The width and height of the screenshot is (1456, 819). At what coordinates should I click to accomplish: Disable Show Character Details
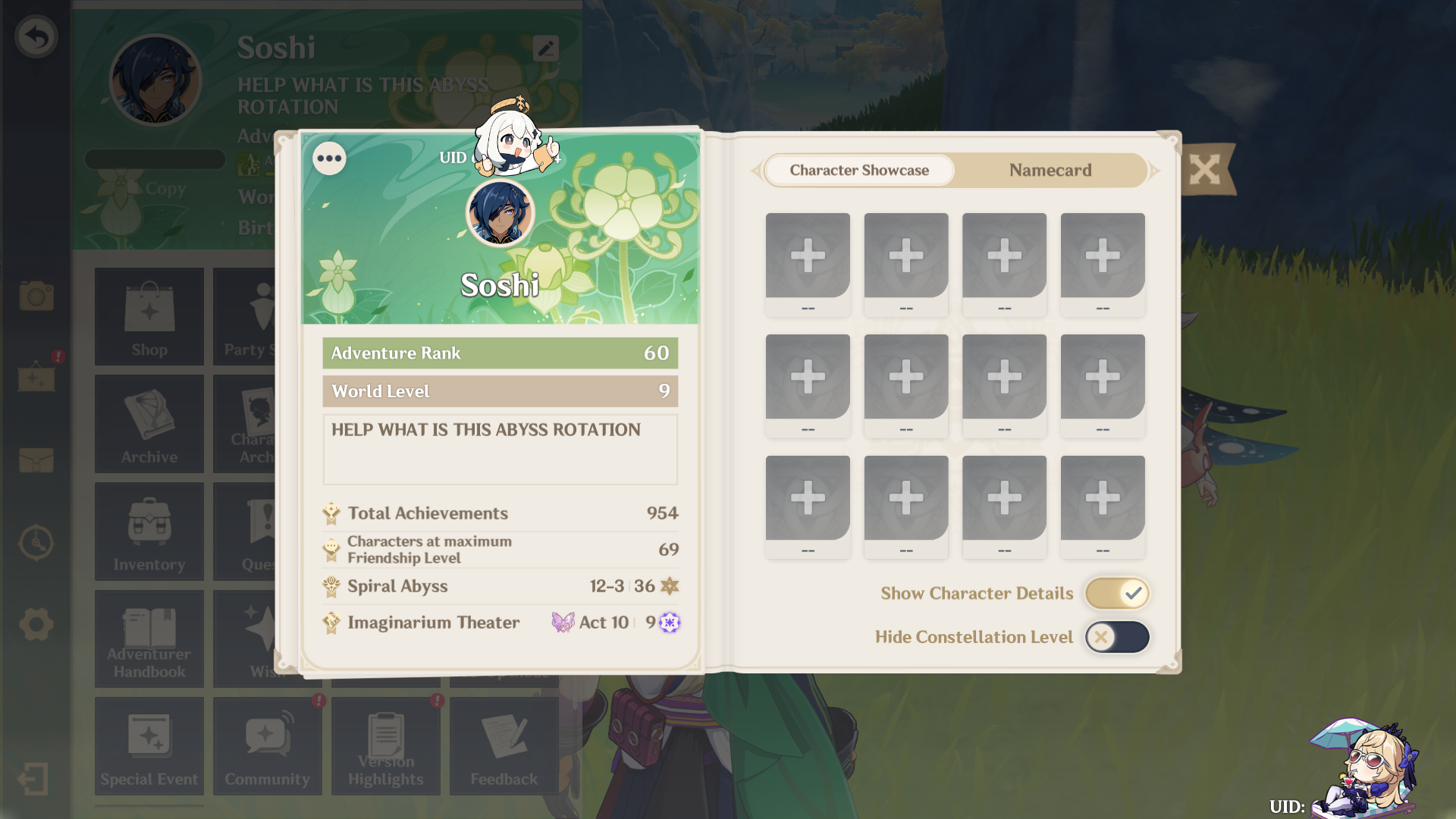point(1116,593)
